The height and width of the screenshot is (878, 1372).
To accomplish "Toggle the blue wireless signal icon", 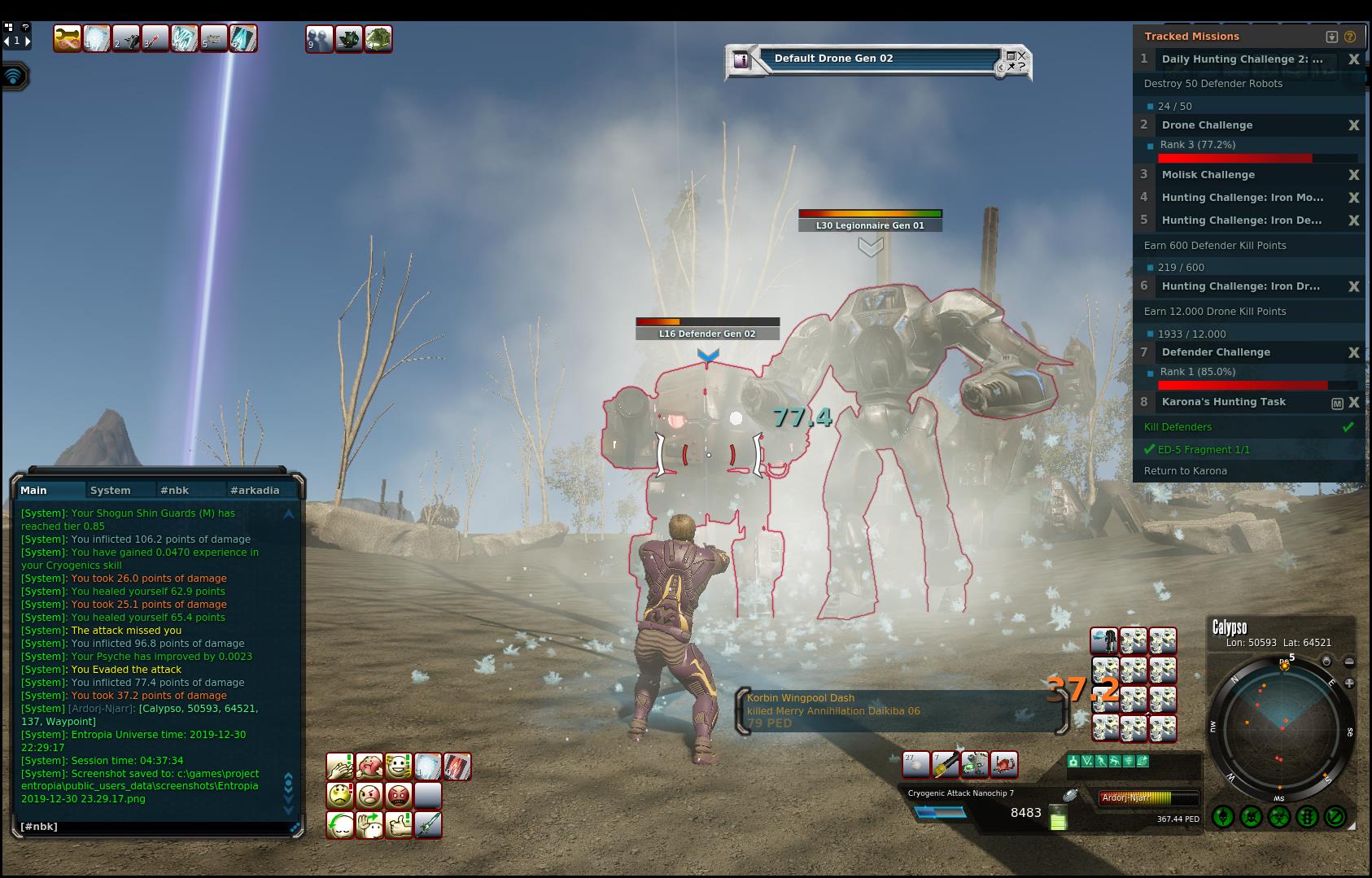I will coord(14,76).
